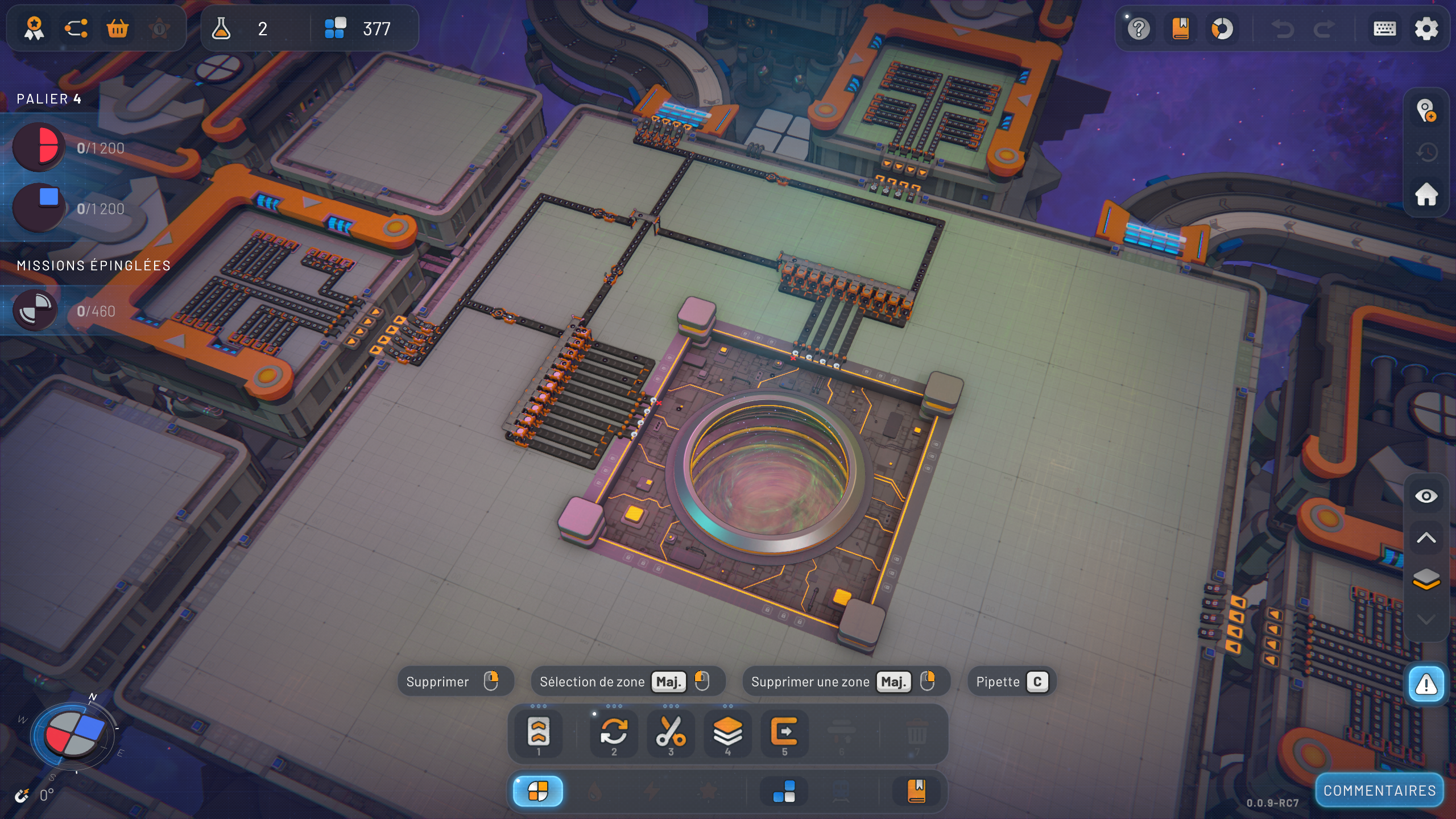Open the help question mark

(1139, 29)
